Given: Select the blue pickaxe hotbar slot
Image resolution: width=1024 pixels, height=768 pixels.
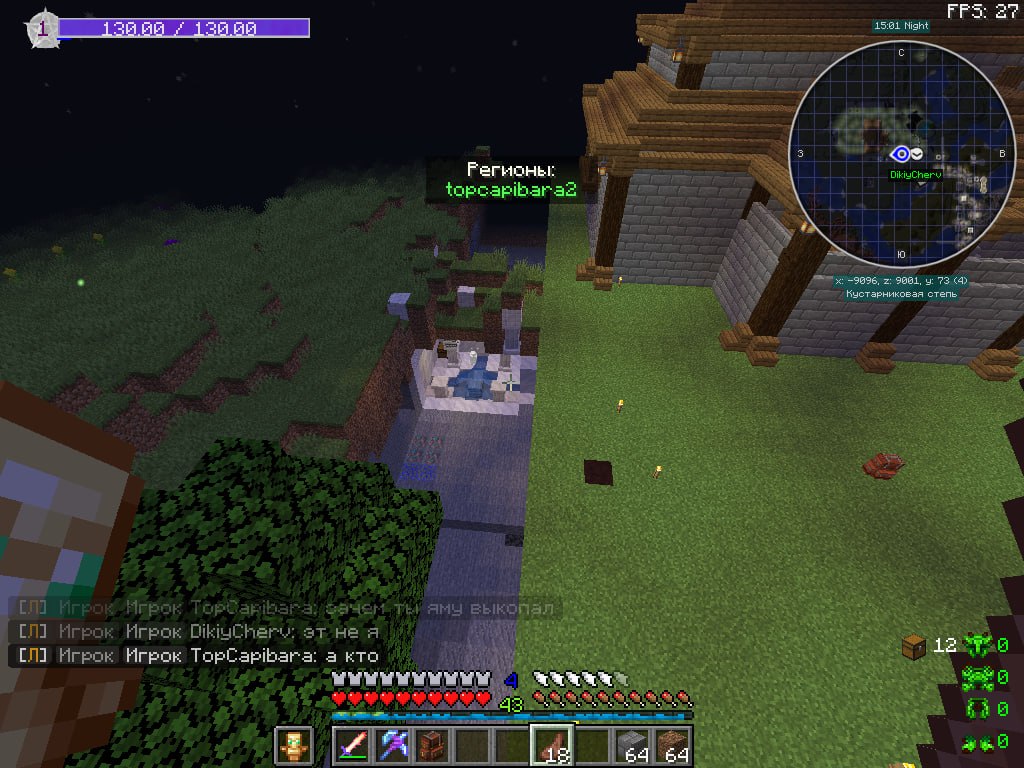Looking at the screenshot, I should 394,746.
